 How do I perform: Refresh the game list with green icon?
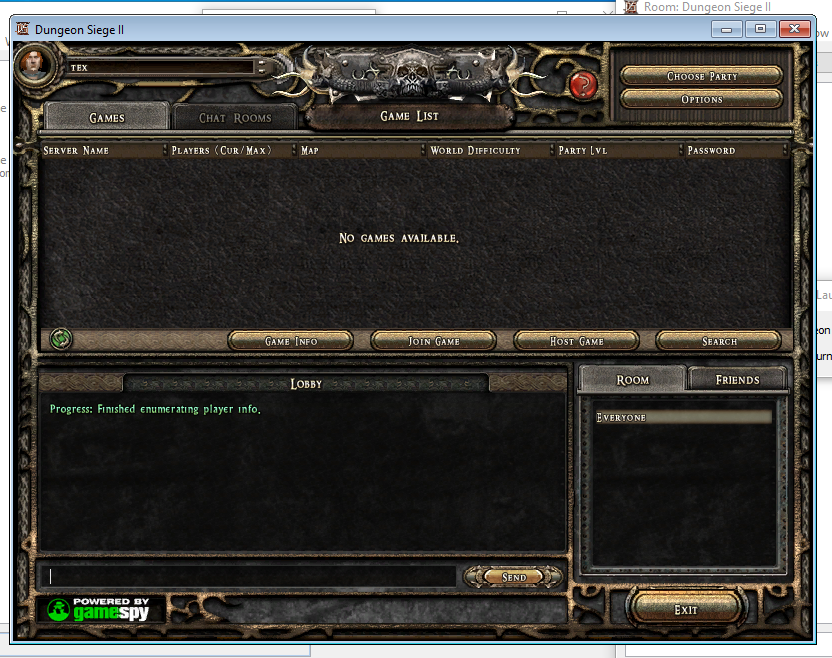pos(60,340)
